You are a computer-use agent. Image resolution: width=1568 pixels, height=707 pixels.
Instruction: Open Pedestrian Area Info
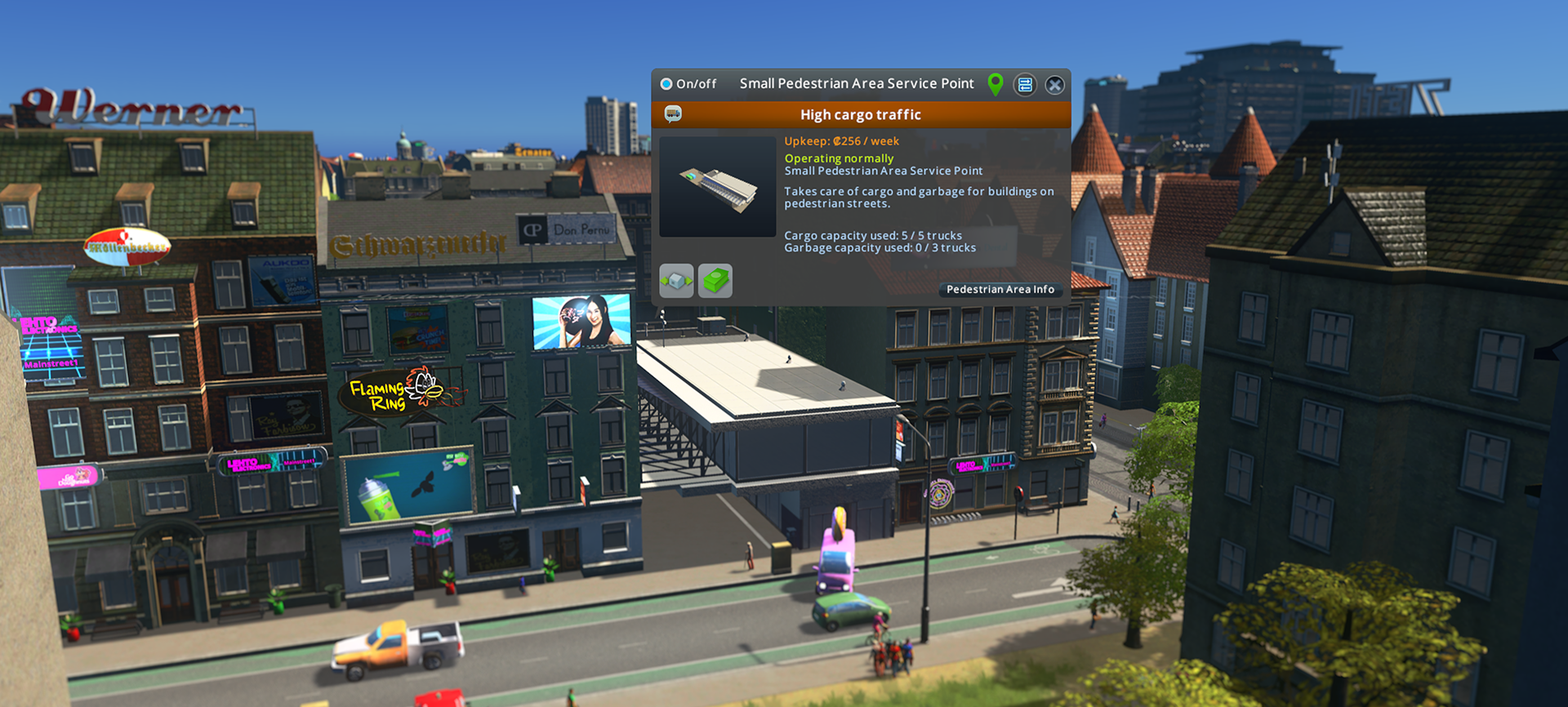[x=1000, y=289]
